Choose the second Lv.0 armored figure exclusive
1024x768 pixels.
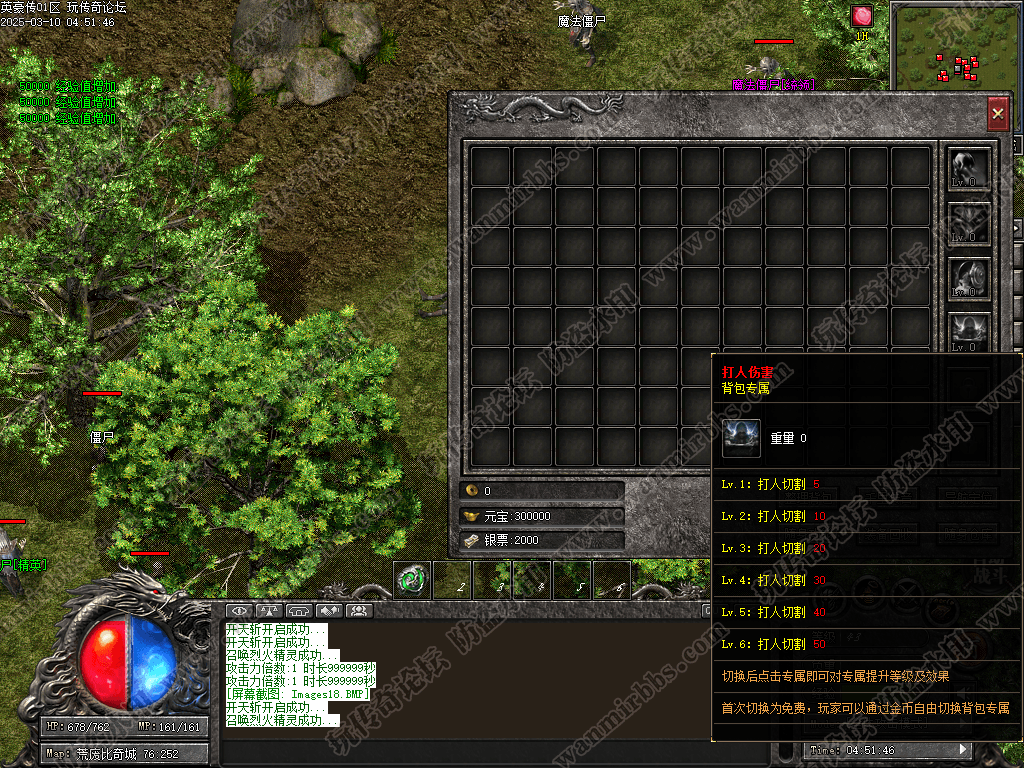(x=969, y=222)
